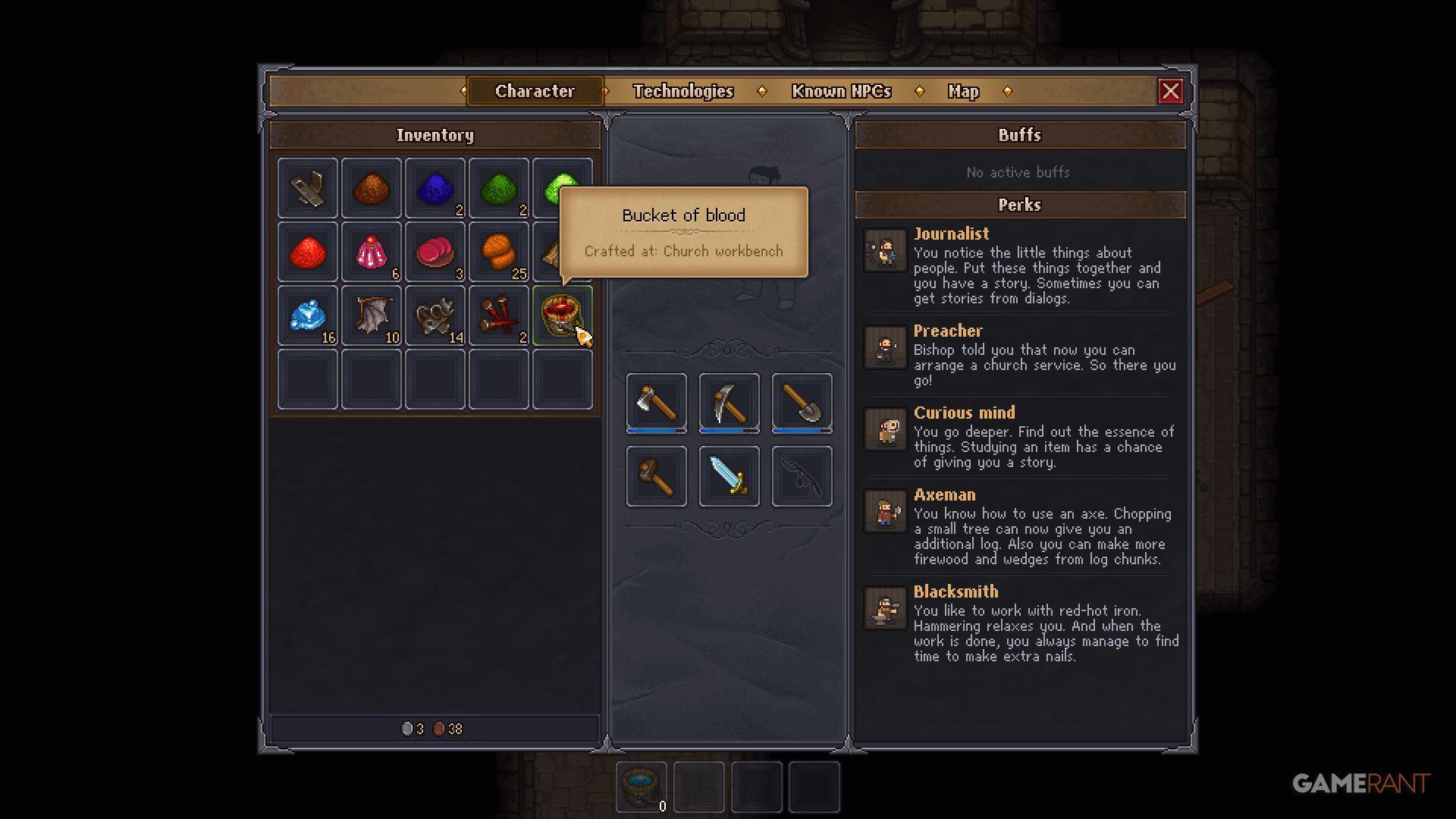Pick the blue powder pile in inventory
Screen dimensions: 1456x819
pos(435,188)
